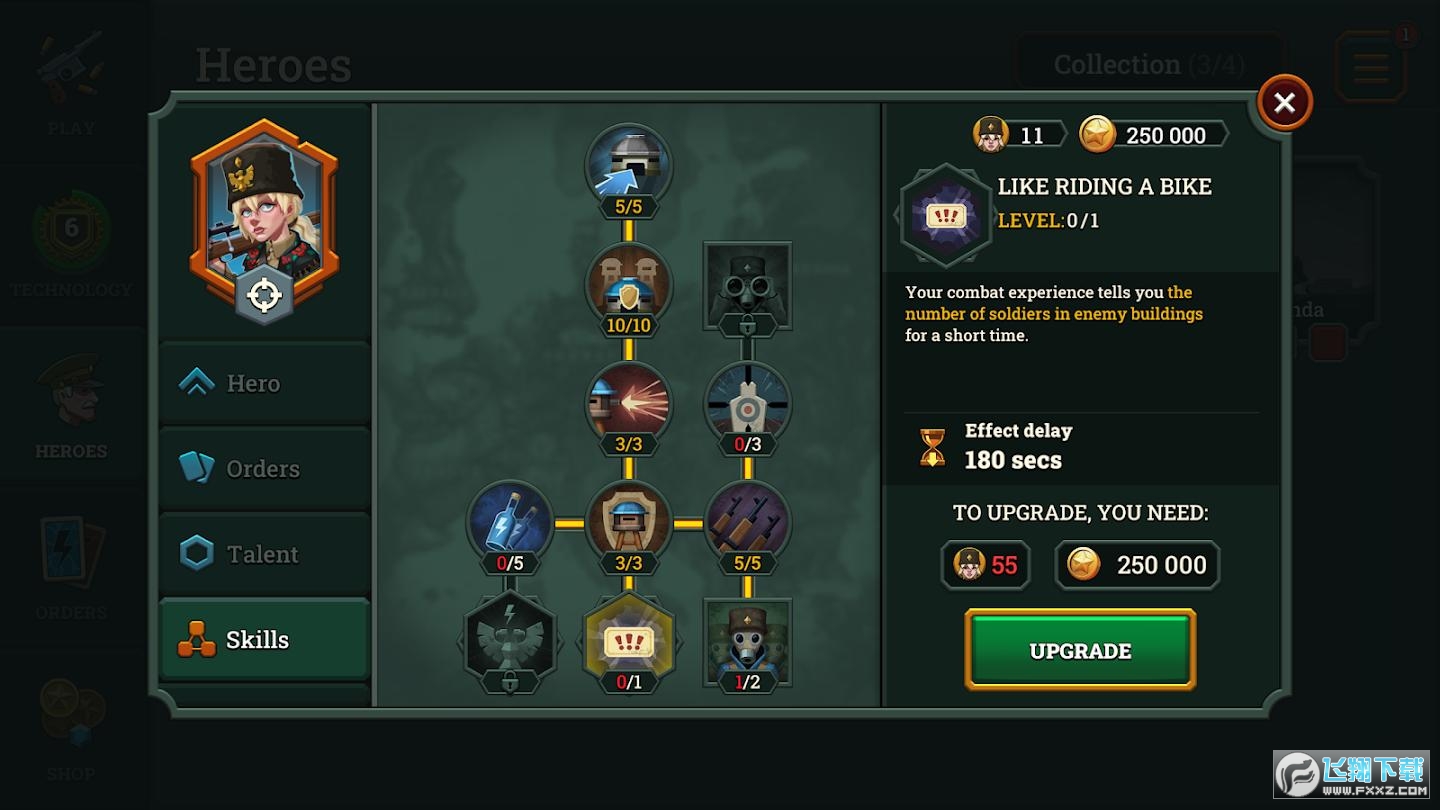
Task: Open the hamburger menu in top corner
Action: pos(1370,66)
